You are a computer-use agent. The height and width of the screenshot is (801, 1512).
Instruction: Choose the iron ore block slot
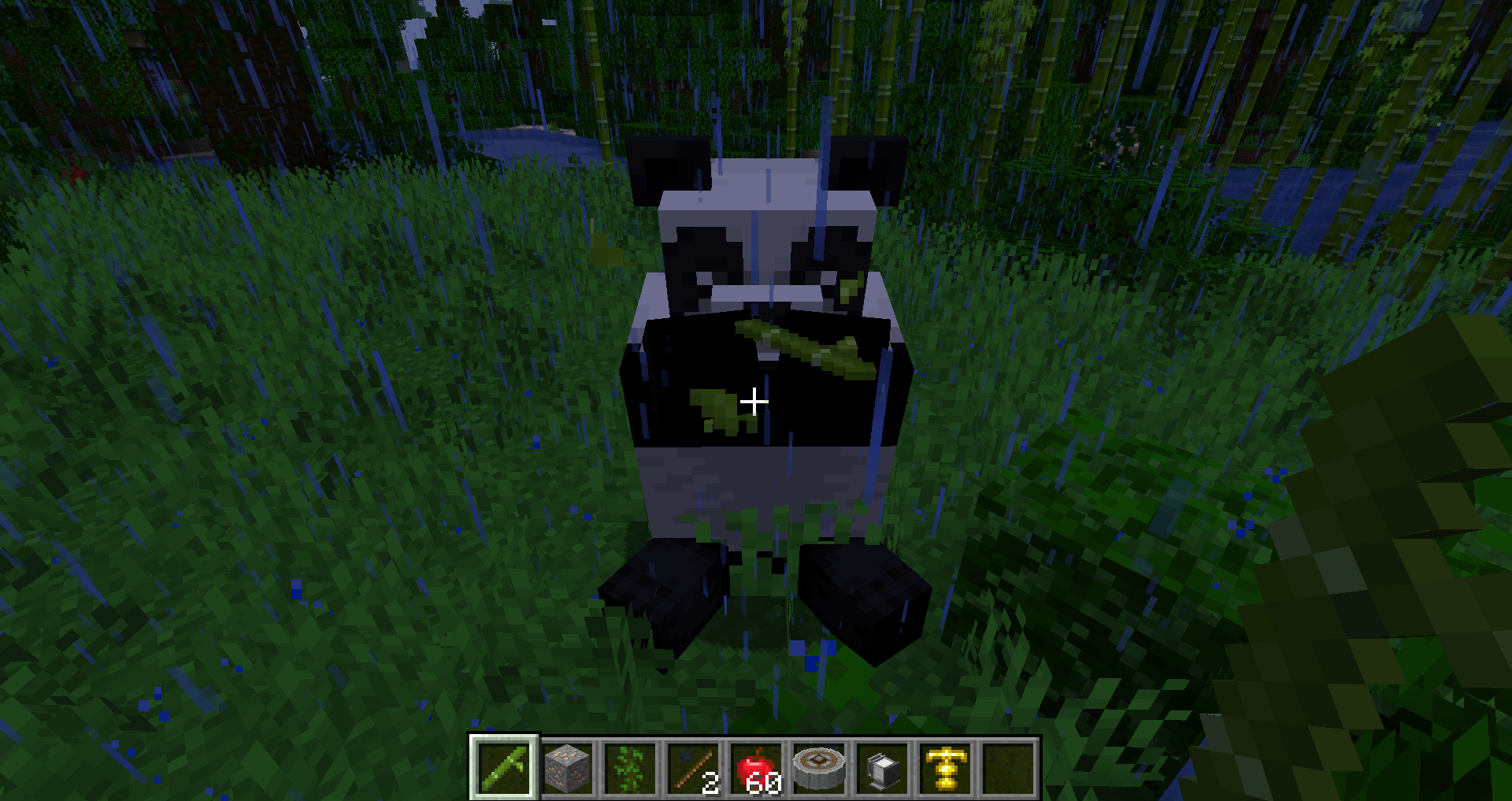coord(568,767)
